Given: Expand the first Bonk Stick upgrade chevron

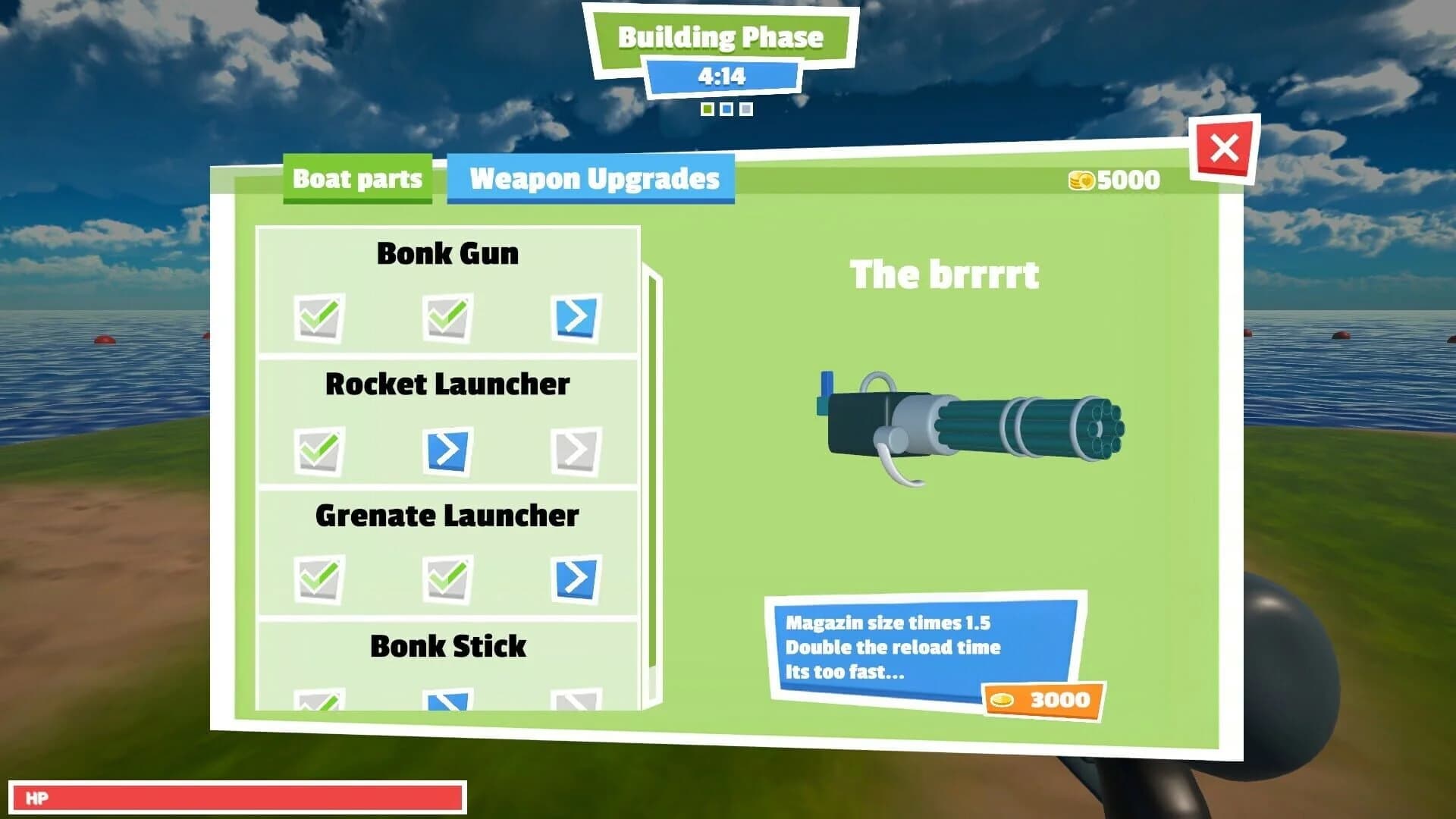Looking at the screenshot, I should [x=318, y=701].
